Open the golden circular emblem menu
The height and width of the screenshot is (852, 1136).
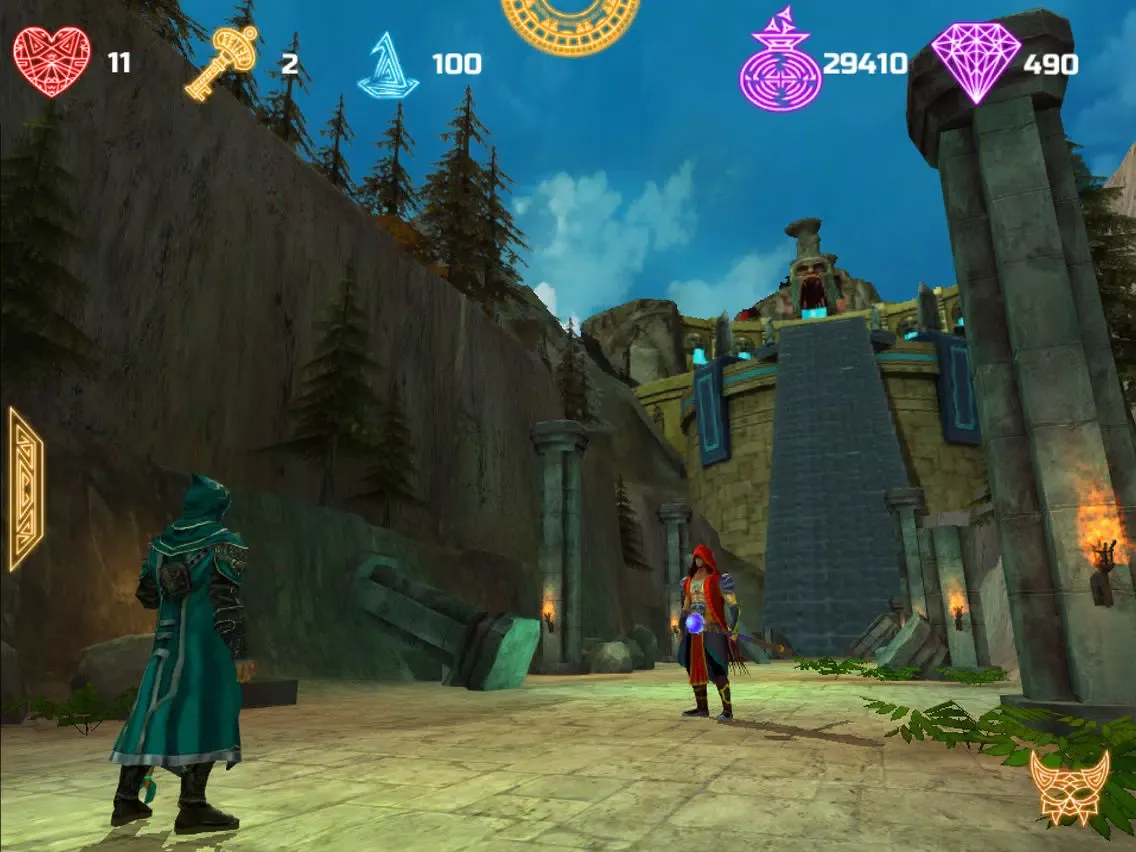(570, 22)
